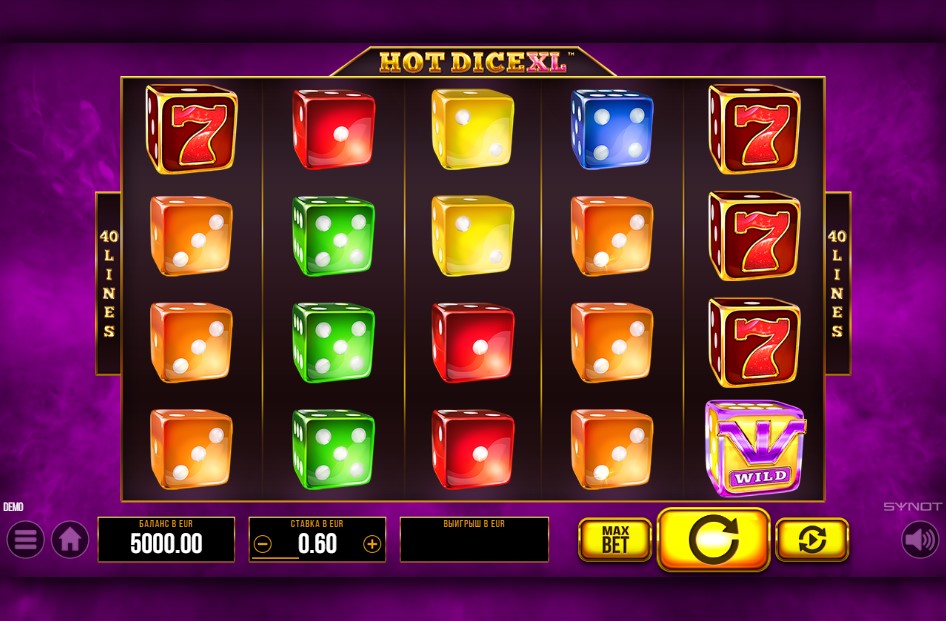Decrease the bet with the minus button

(x=263, y=544)
